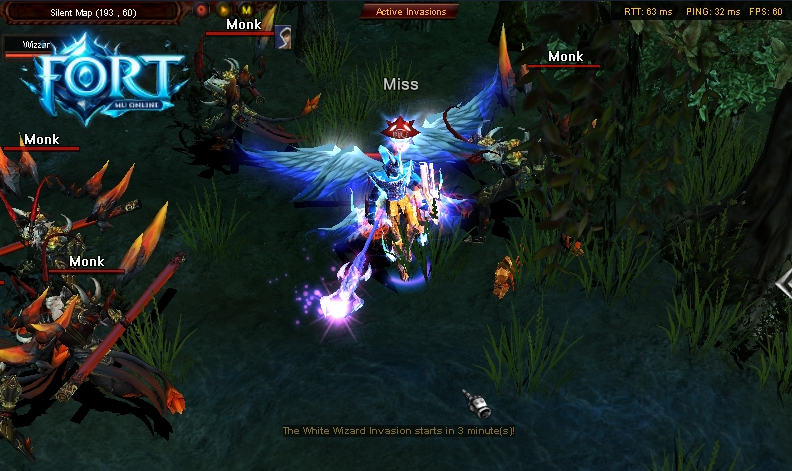Click the Silent Map location bar

pyautogui.click(x=92, y=10)
